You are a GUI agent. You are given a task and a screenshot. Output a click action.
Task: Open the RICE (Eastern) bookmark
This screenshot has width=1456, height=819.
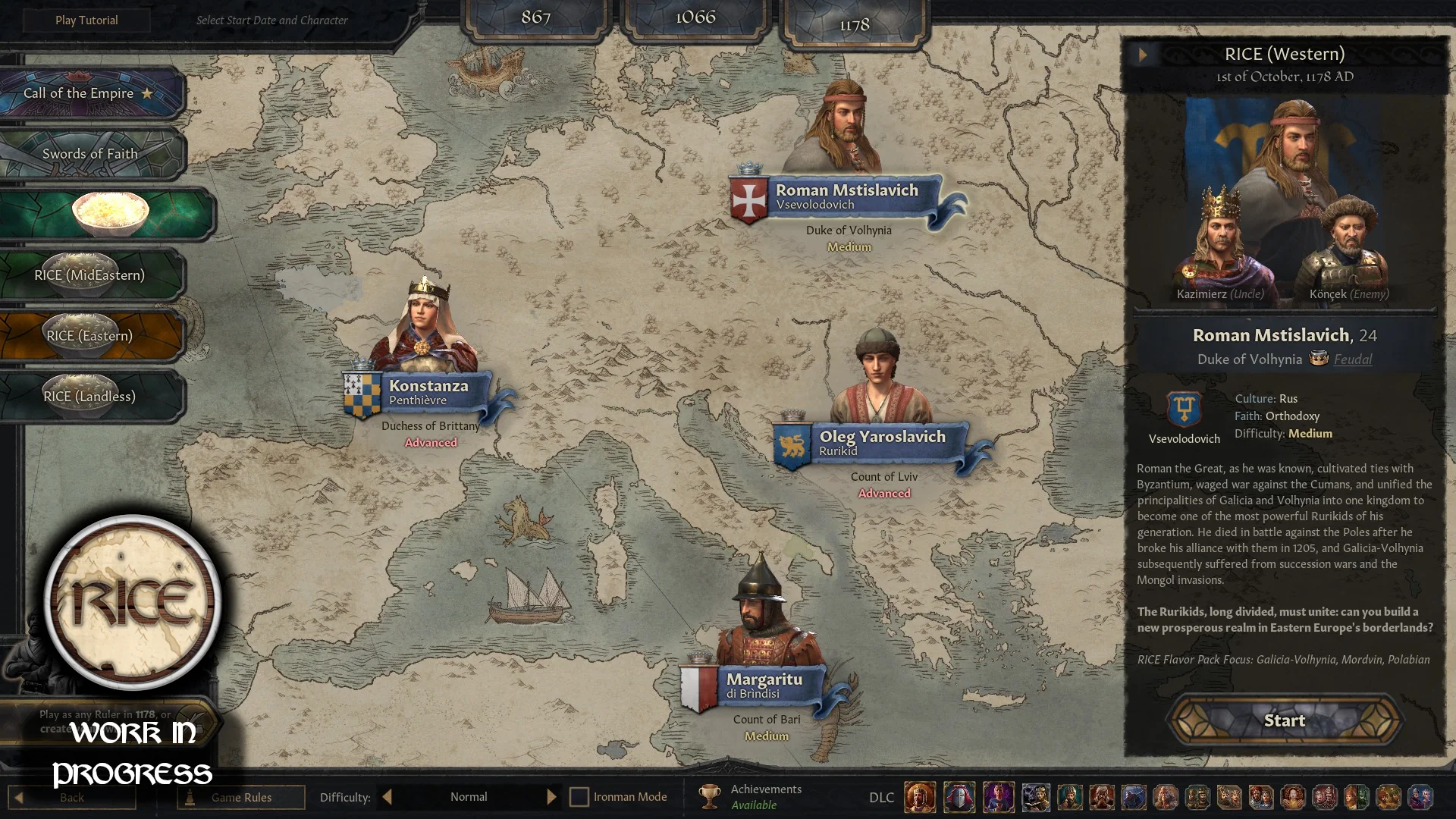[89, 336]
